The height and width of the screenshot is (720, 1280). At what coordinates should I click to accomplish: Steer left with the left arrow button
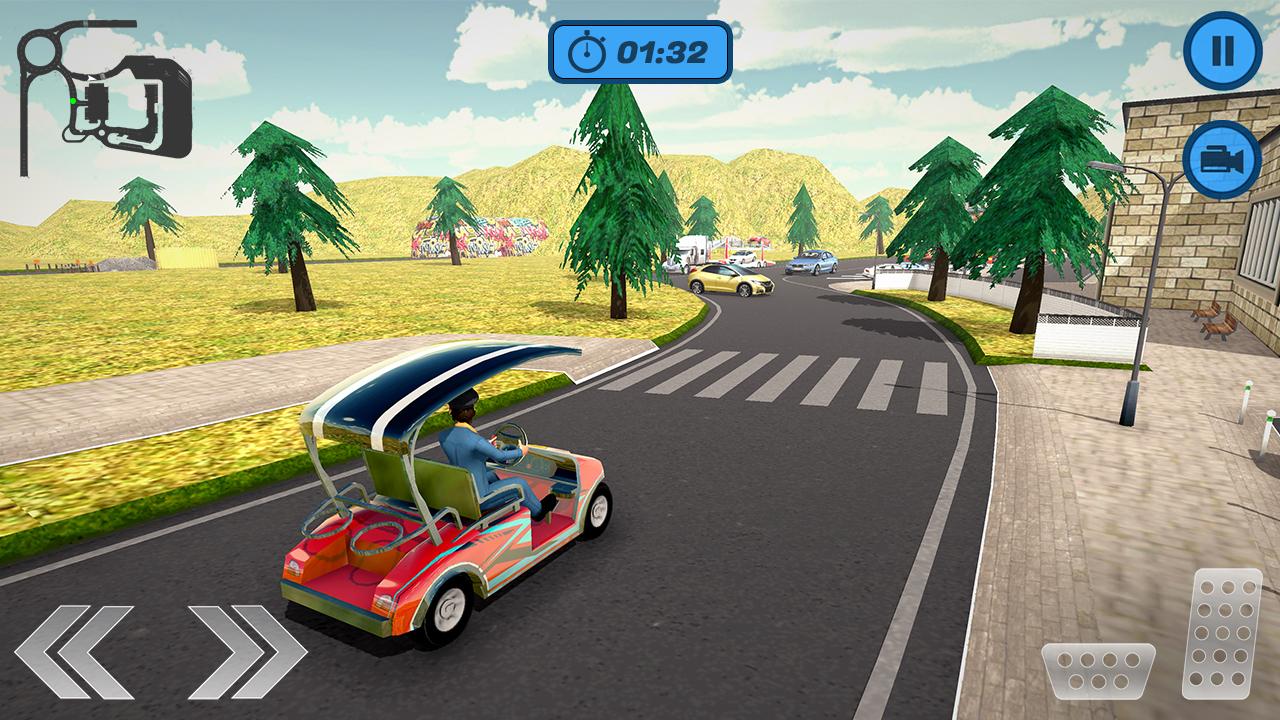(75, 651)
